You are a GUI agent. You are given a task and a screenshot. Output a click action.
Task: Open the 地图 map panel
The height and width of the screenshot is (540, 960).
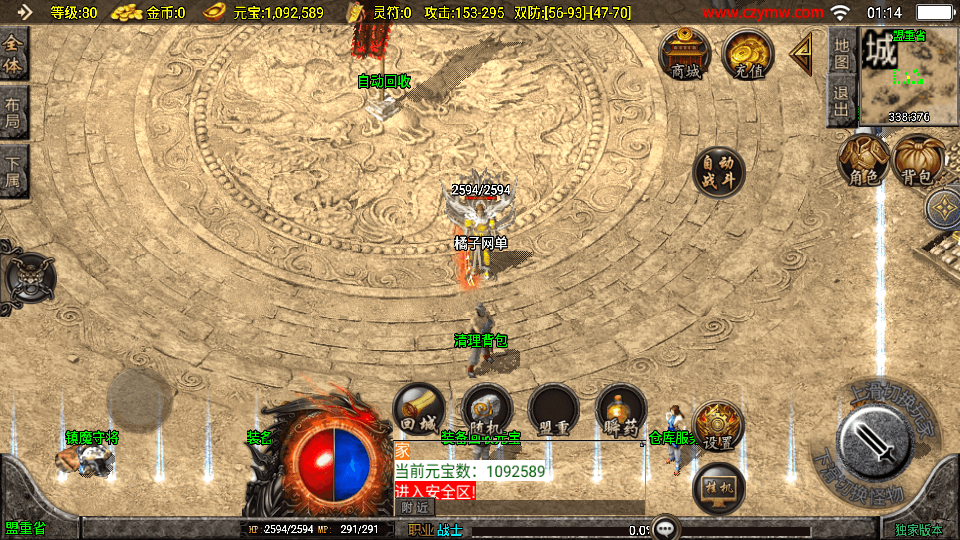(x=842, y=54)
